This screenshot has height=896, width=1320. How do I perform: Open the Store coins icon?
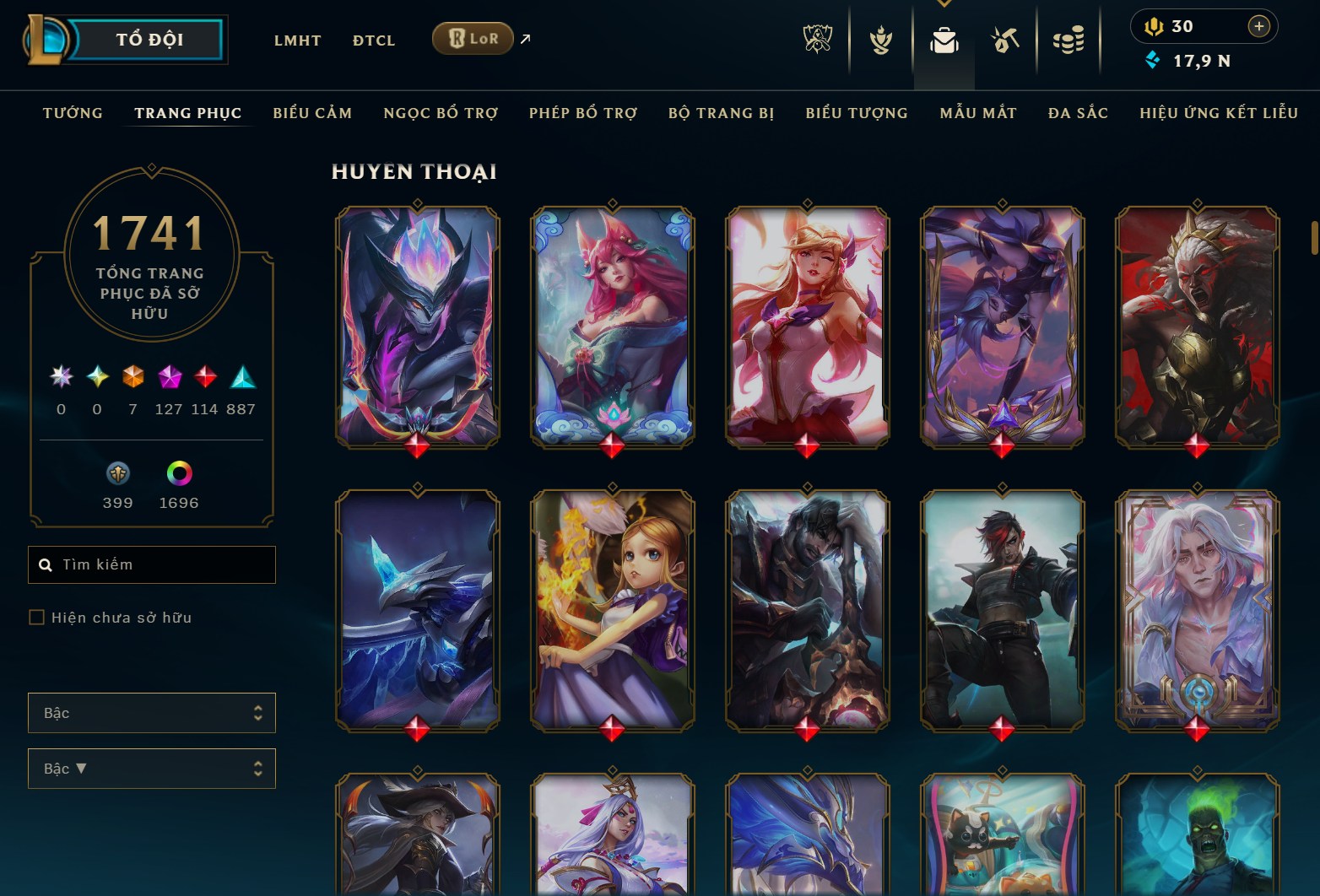1069,40
